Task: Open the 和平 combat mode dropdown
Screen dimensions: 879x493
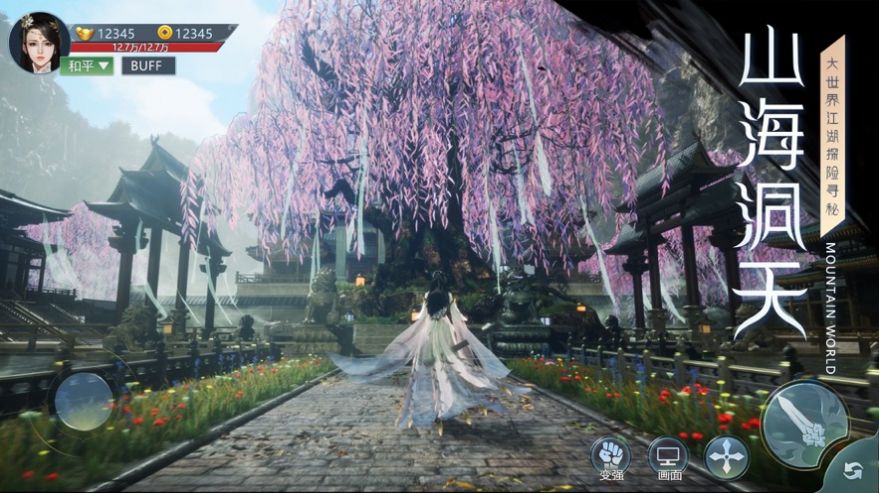Action: tap(88, 66)
